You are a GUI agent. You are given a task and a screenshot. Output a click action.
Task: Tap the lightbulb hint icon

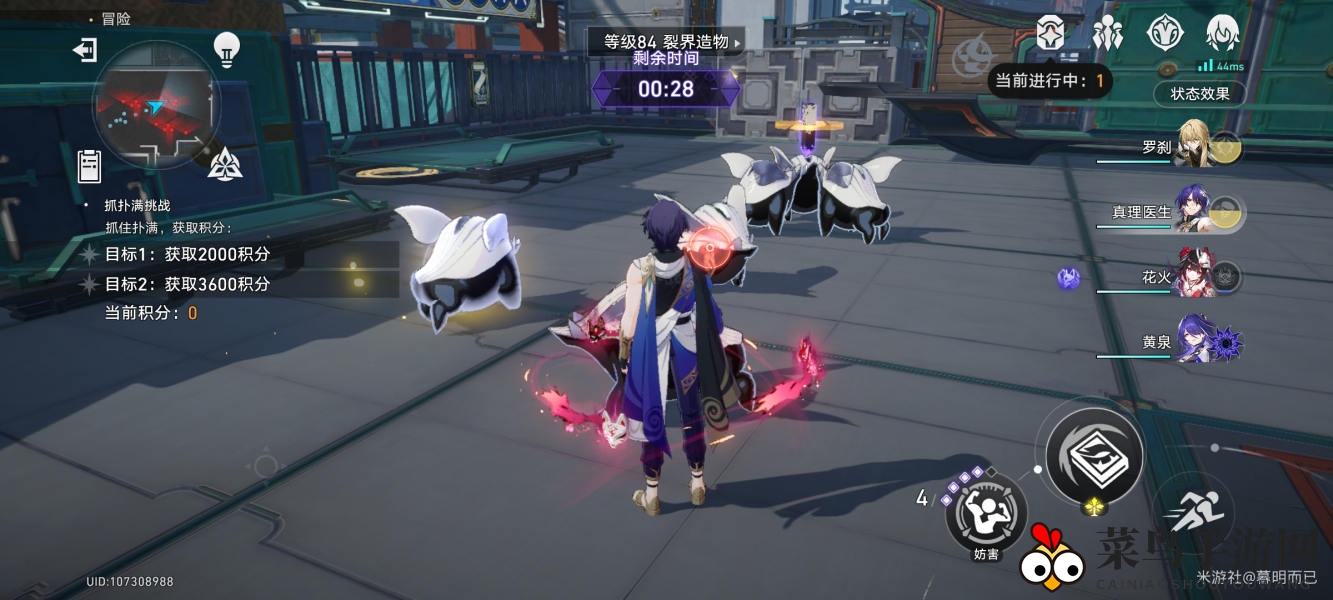click(x=227, y=49)
